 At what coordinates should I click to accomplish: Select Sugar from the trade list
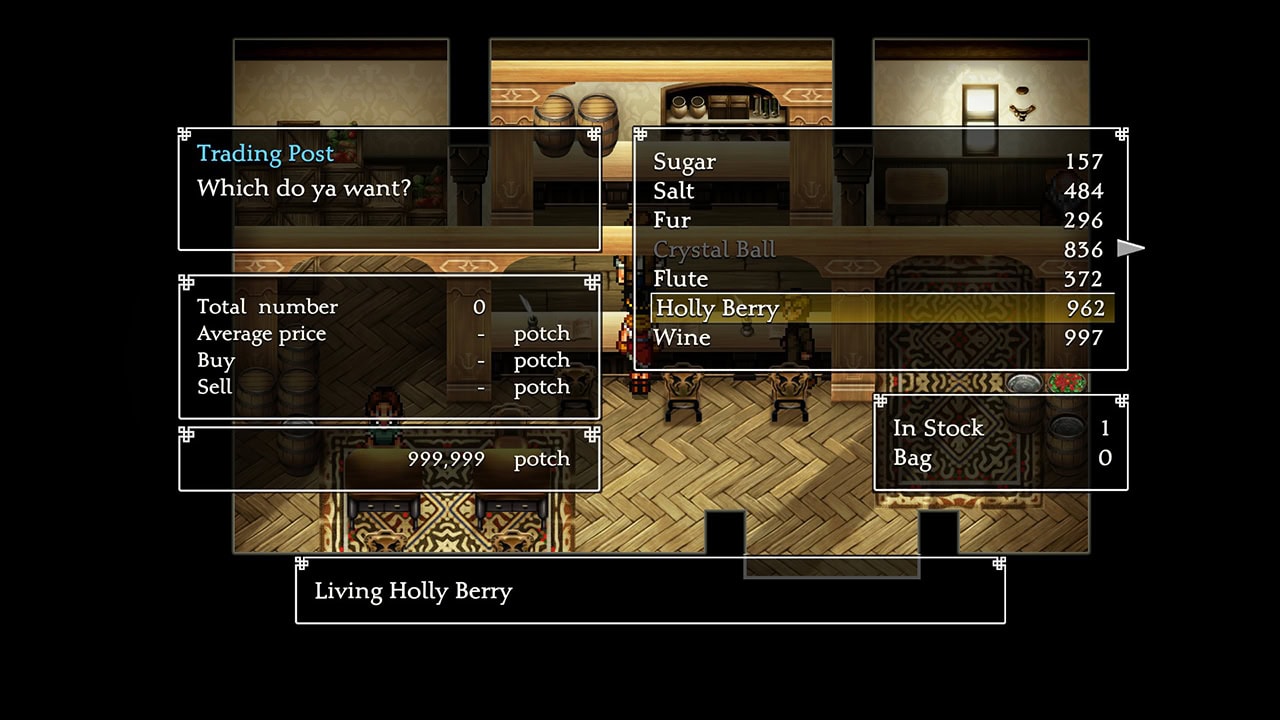685,162
